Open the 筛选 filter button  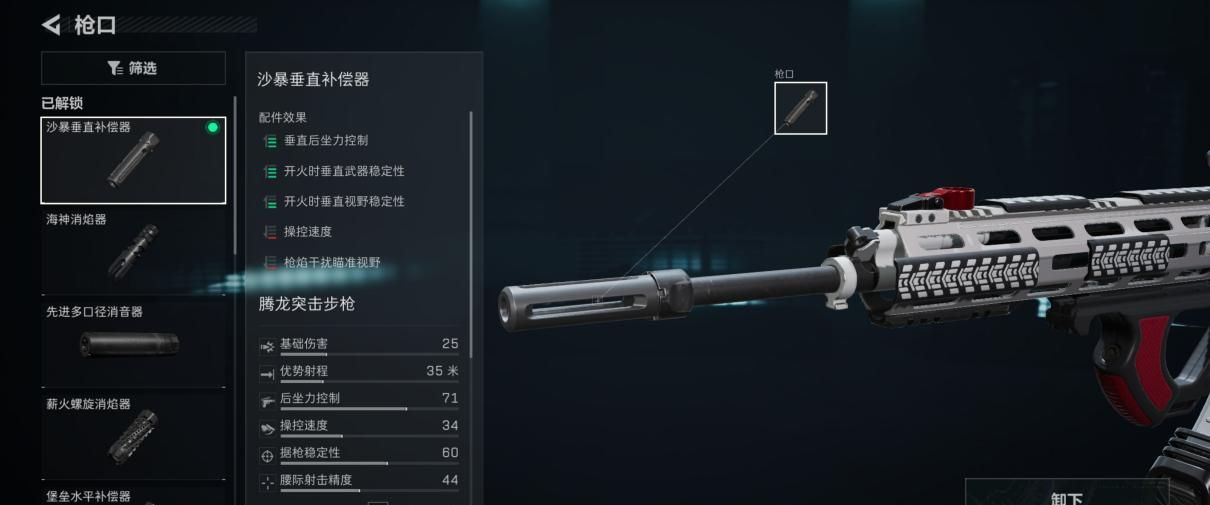[133, 68]
